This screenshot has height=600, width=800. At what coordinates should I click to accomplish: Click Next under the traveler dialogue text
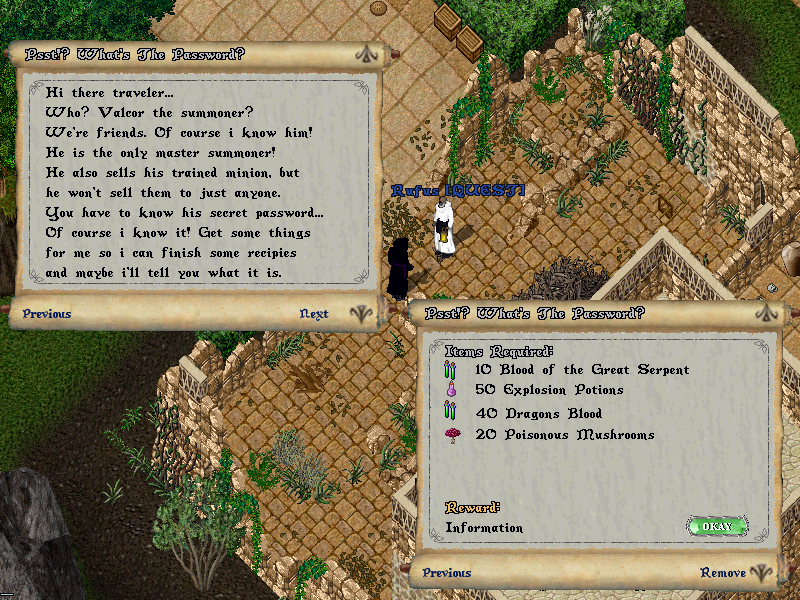click(314, 314)
